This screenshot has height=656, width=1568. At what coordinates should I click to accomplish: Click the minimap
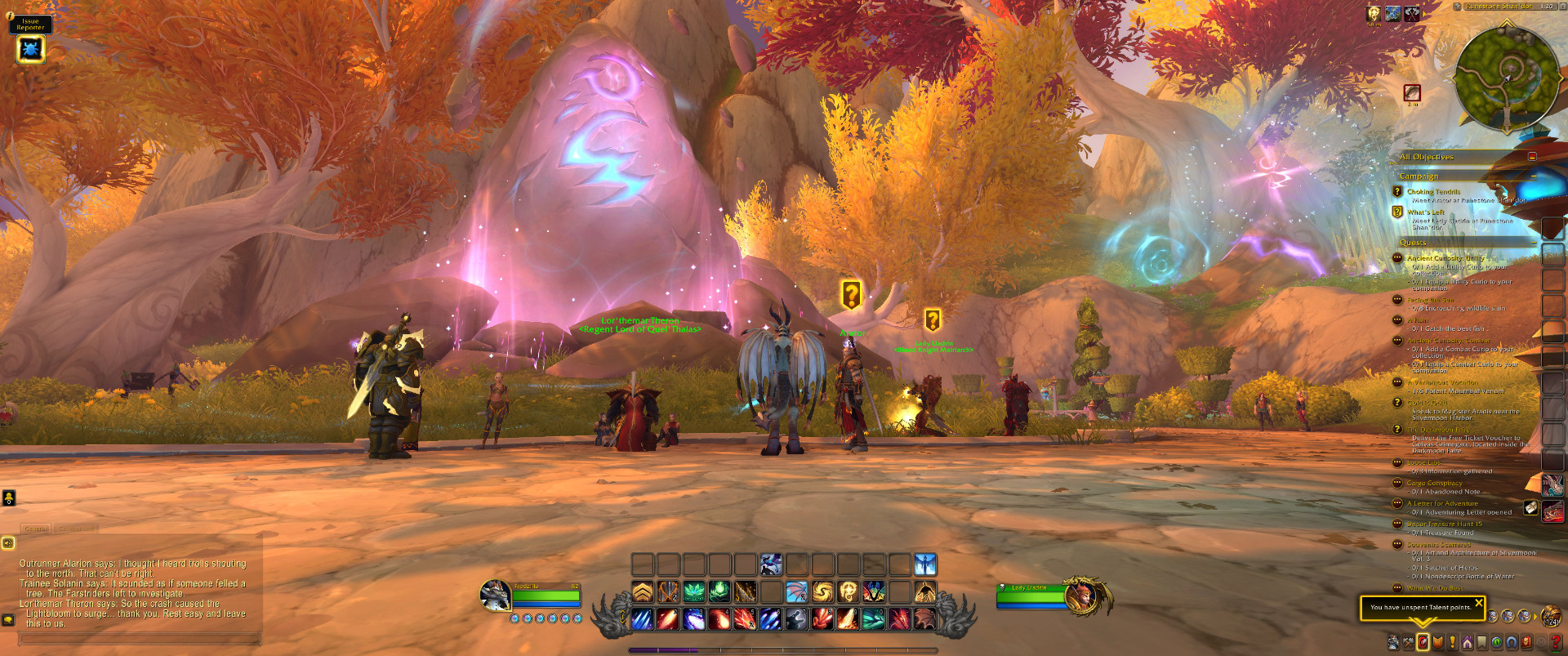click(x=1506, y=78)
